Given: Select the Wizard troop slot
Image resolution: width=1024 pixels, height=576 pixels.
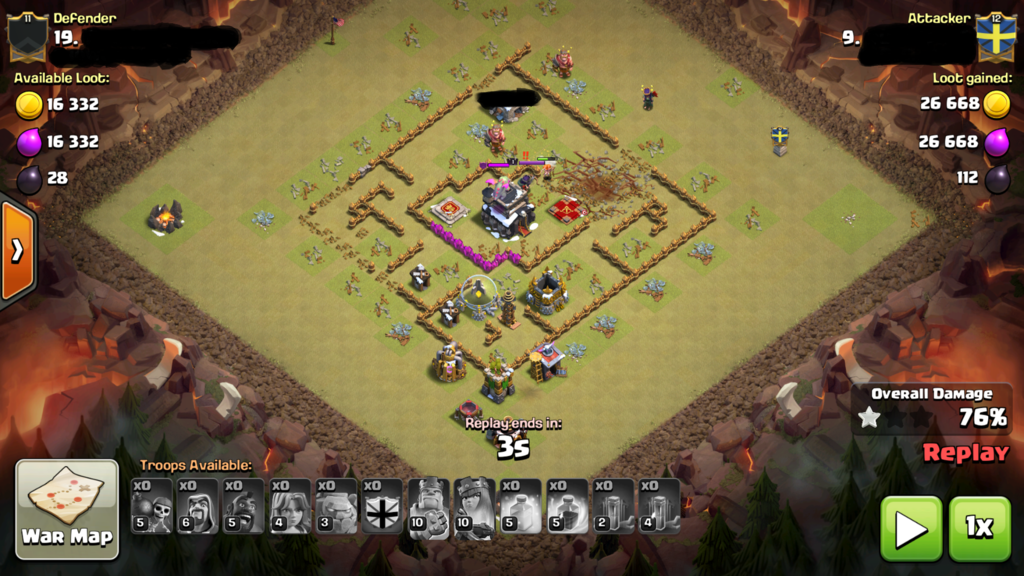Looking at the screenshot, I should tap(198, 506).
